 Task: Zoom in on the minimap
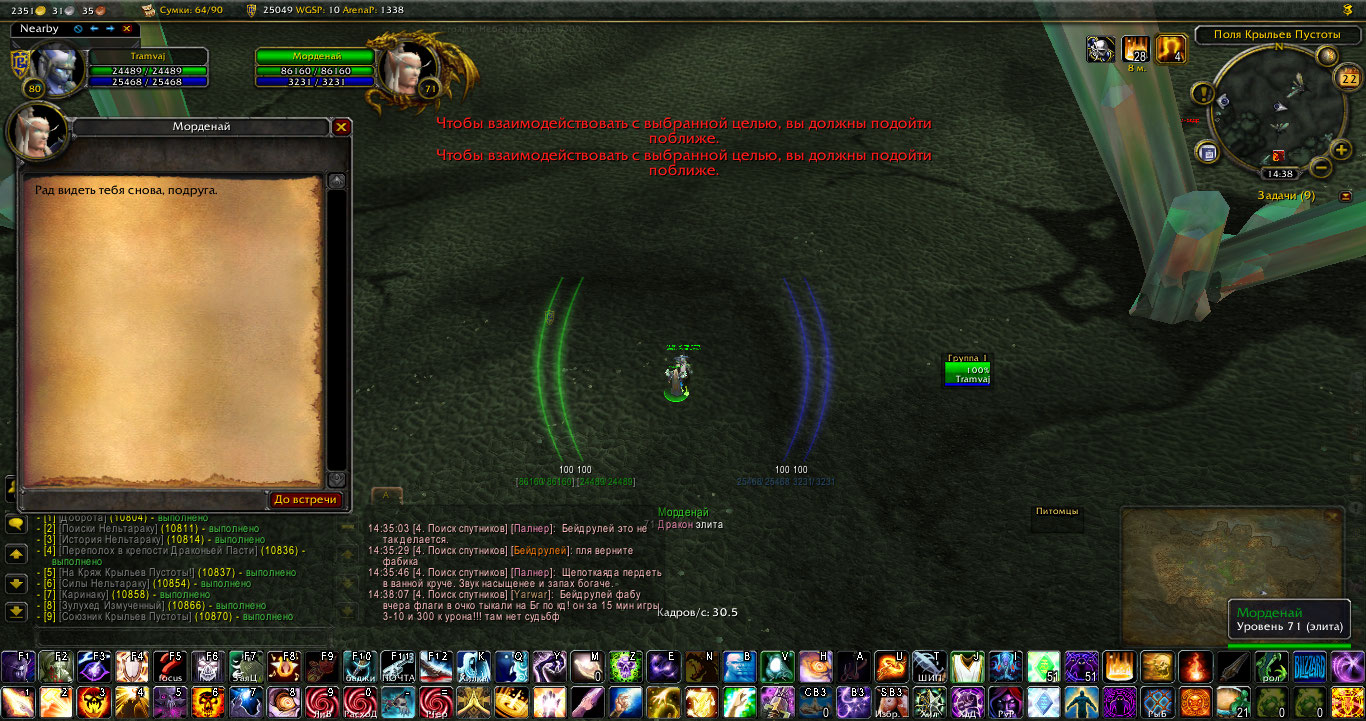point(1342,149)
